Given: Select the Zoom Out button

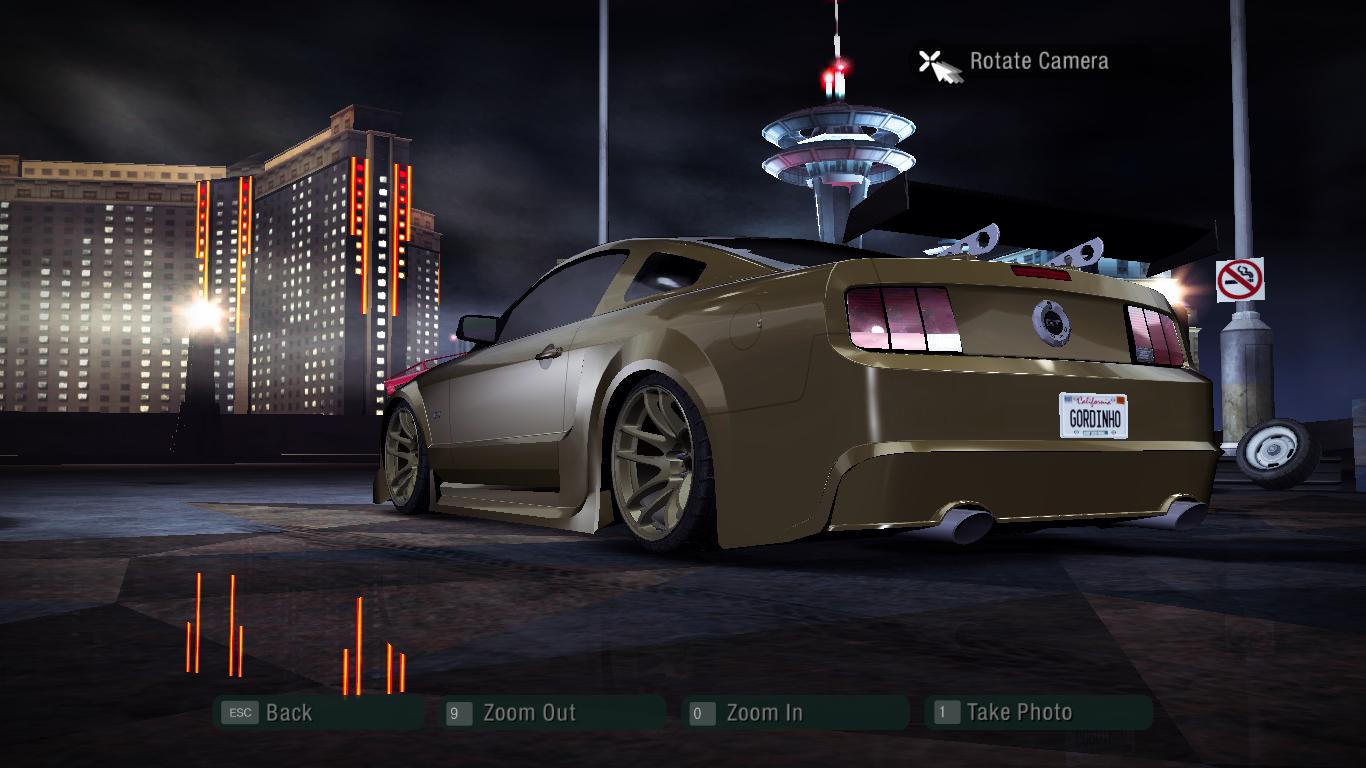Looking at the screenshot, I should [528, 713].
